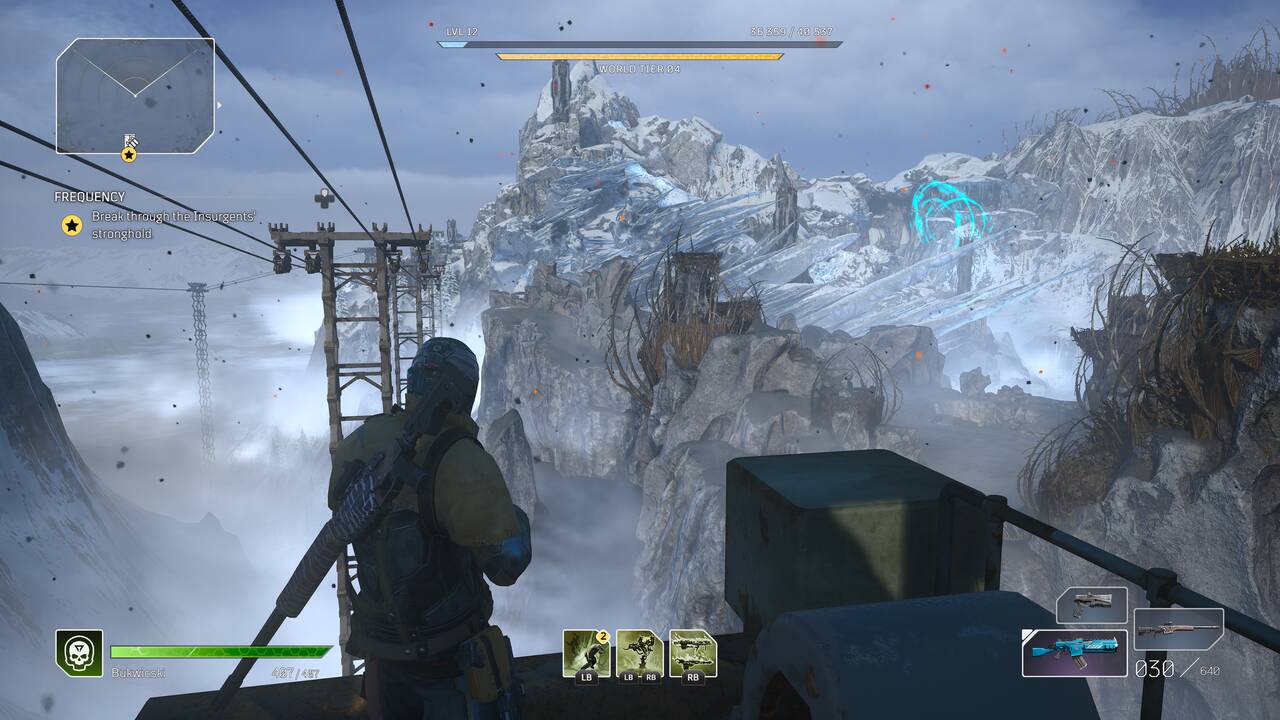1280x720 pixels.
Task: Equip the sniper rifle weapon slot
Action: (x=1178, y=630)
